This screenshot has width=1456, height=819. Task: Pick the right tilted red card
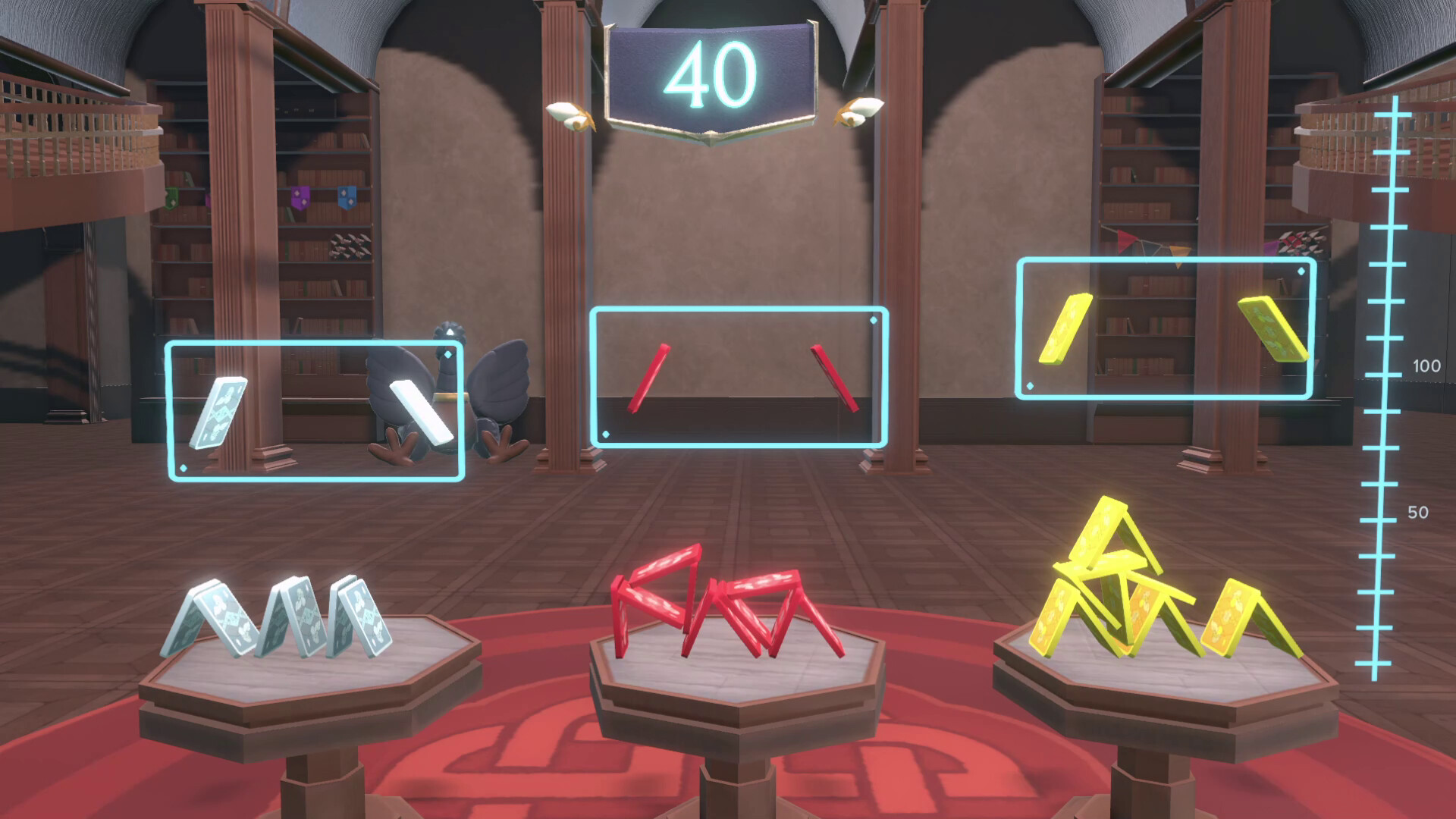tap(836, 379)
